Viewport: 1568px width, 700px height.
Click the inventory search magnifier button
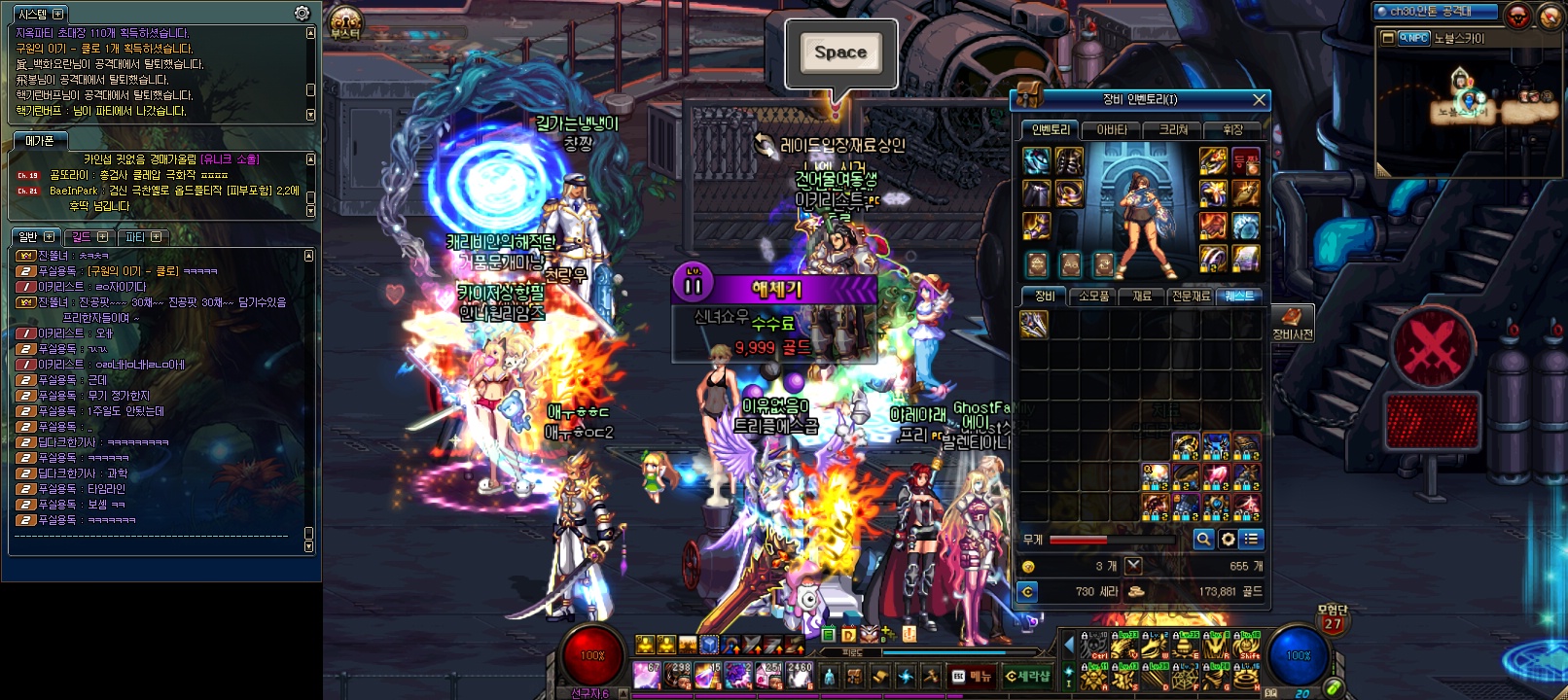pos(1203,539)
